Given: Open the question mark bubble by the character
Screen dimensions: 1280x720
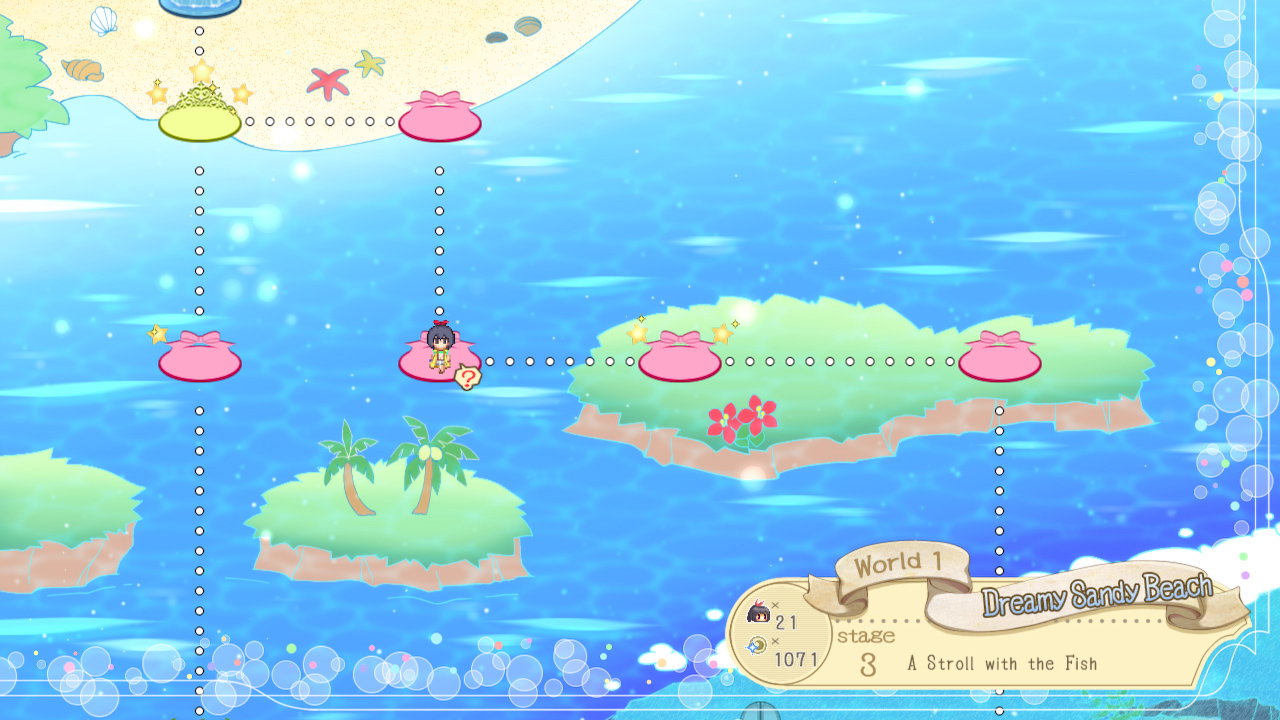Looking at the screenshot, I should [x=468, y=378].
